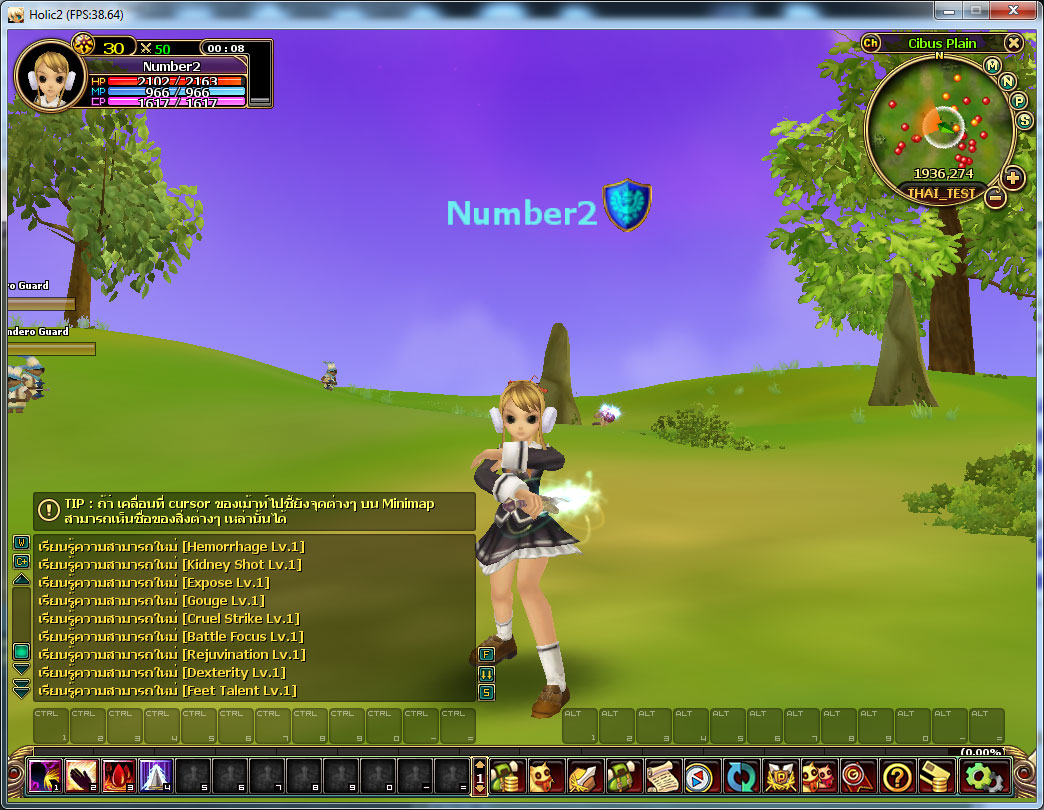Trigger the red flame skill in slot 3

(x=119, y=775)
